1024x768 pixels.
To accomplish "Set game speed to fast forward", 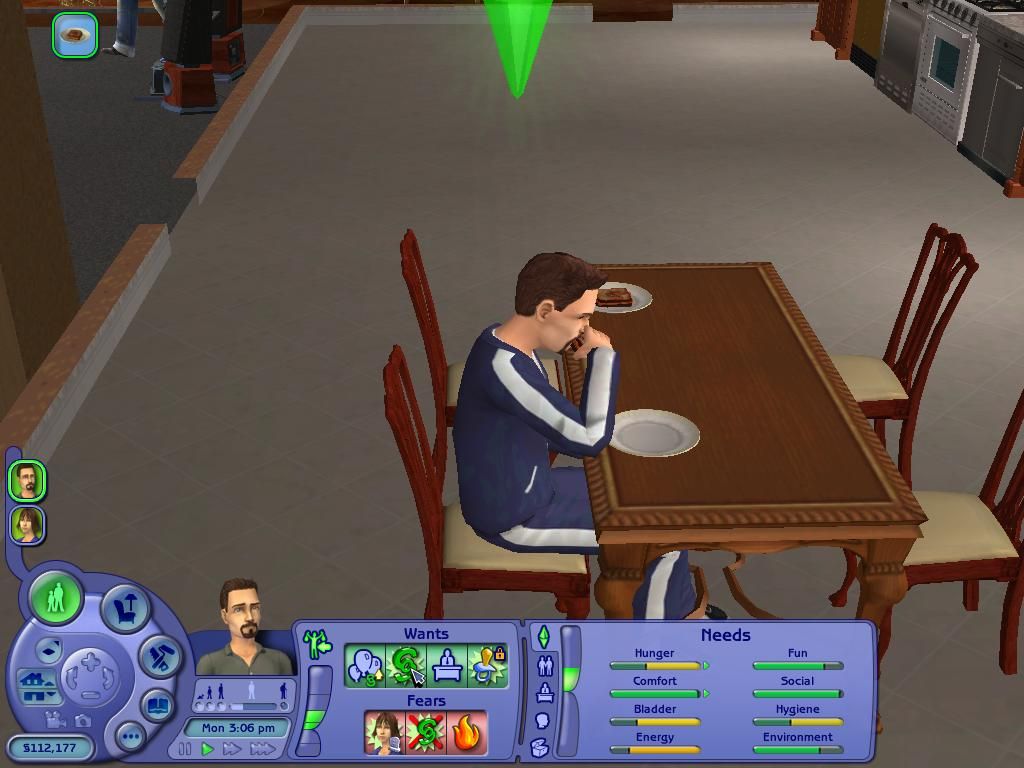I will pos(232,748).
